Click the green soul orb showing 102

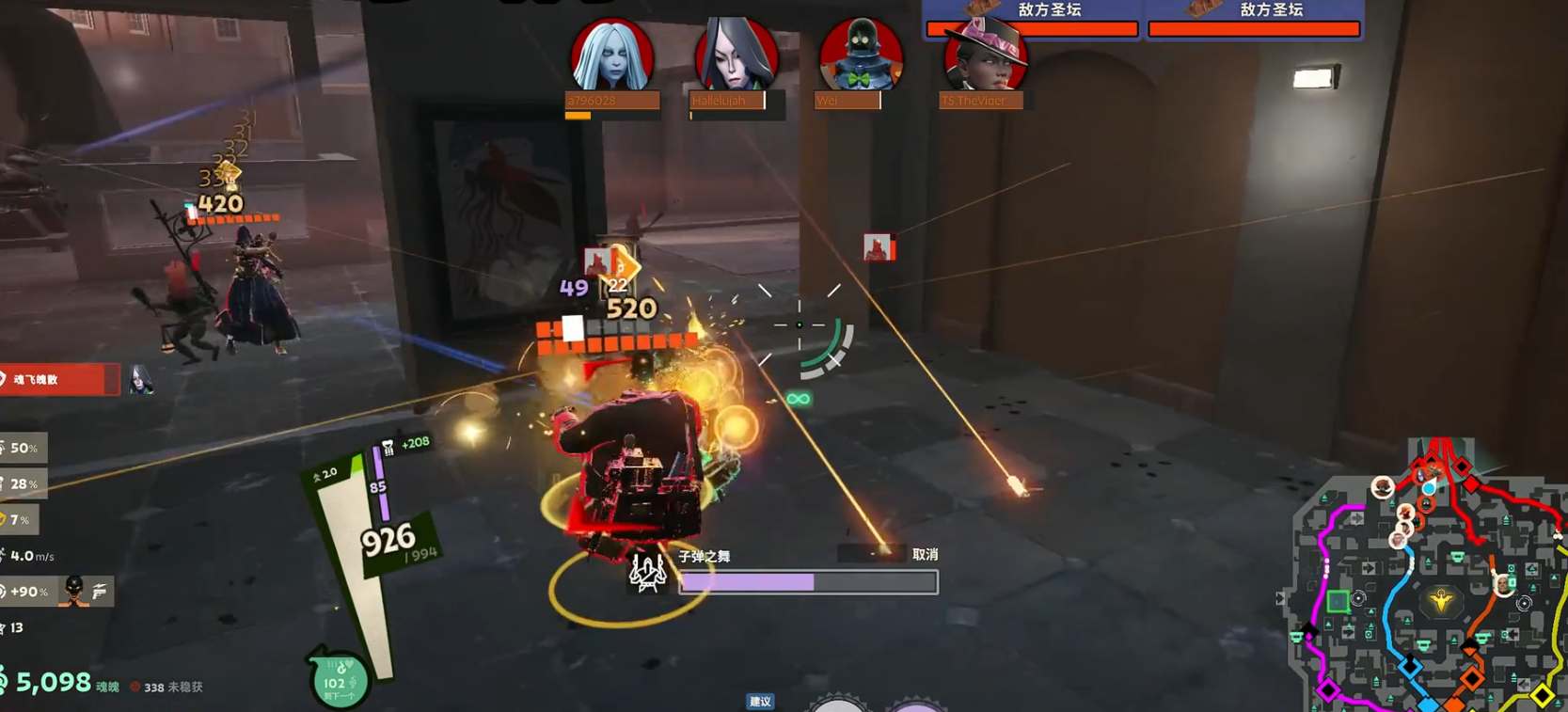[x=337, y=680]
